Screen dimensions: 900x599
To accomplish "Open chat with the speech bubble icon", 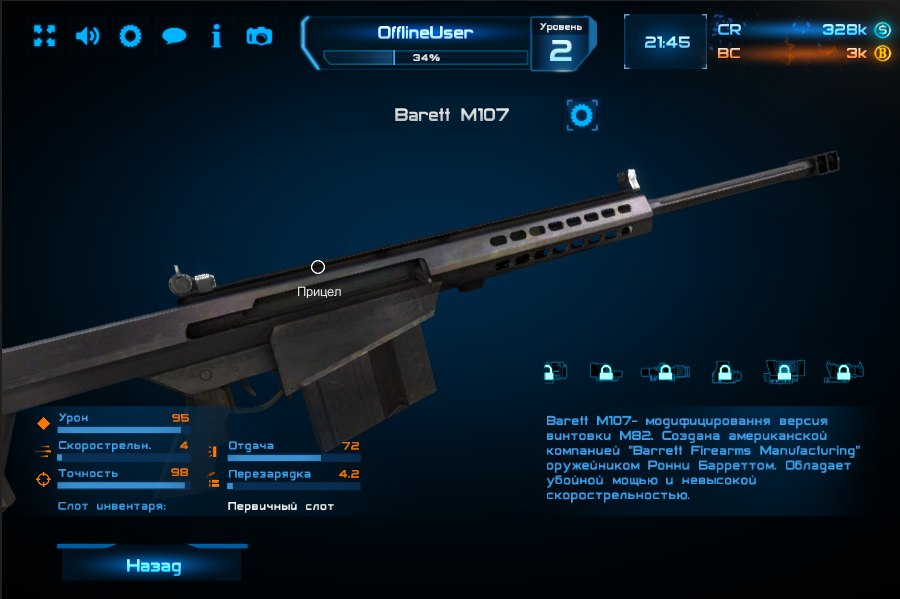I will pyautogui.click(x=174, y=37).
